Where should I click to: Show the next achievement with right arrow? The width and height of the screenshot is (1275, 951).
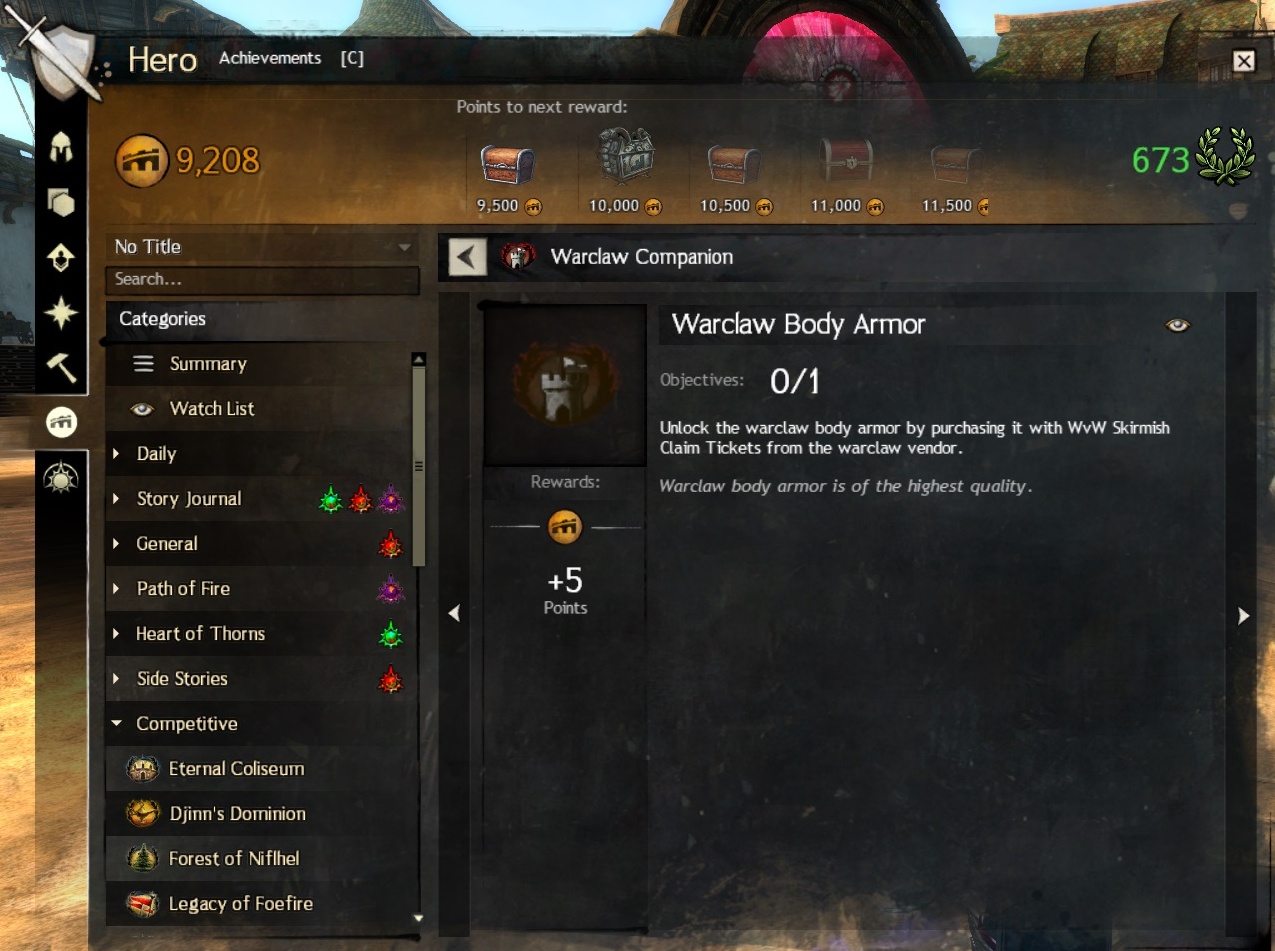[1243, 616]
